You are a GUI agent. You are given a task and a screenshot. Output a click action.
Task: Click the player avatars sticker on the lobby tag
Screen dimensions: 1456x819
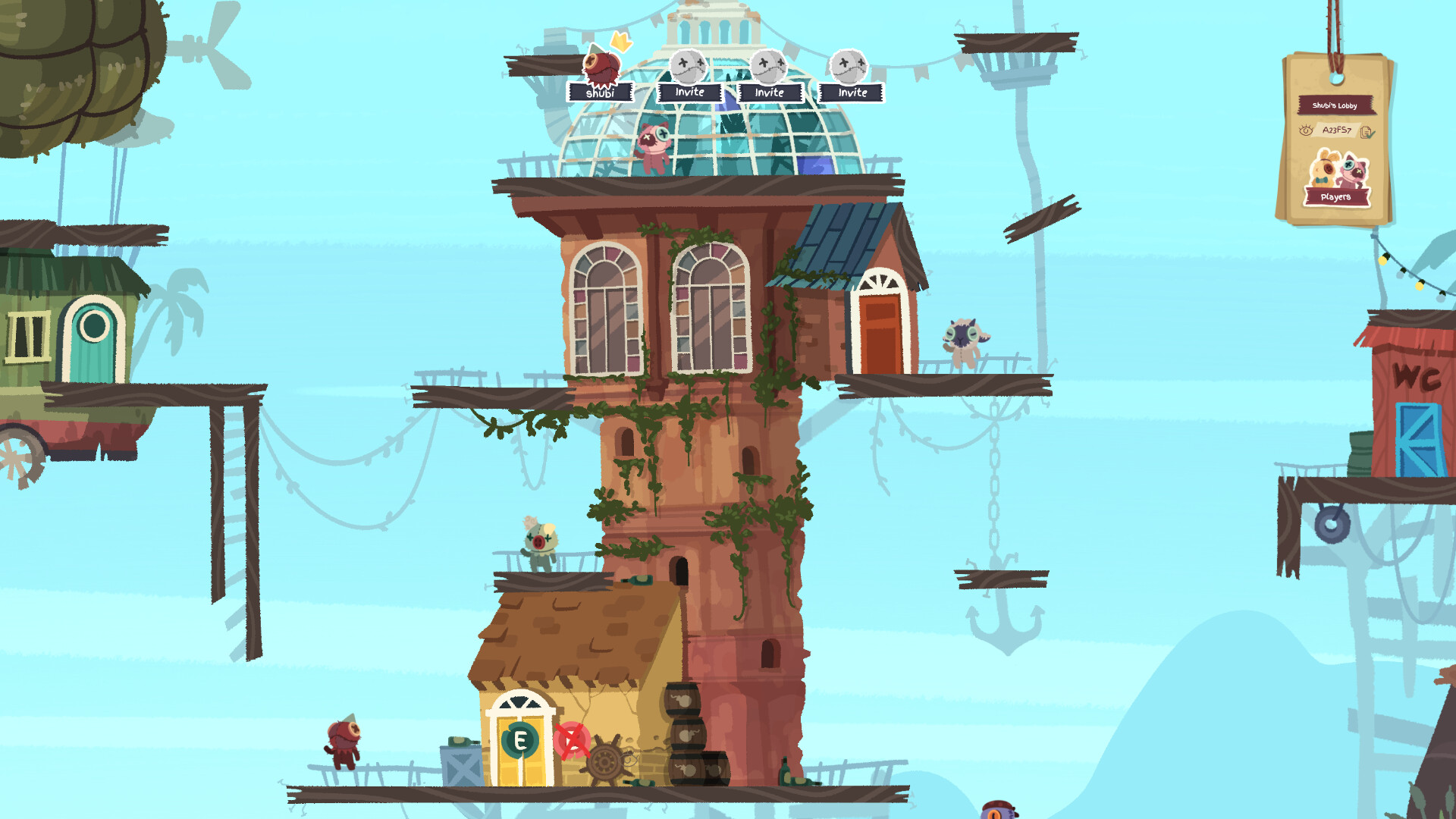[x=1338, y=170]
